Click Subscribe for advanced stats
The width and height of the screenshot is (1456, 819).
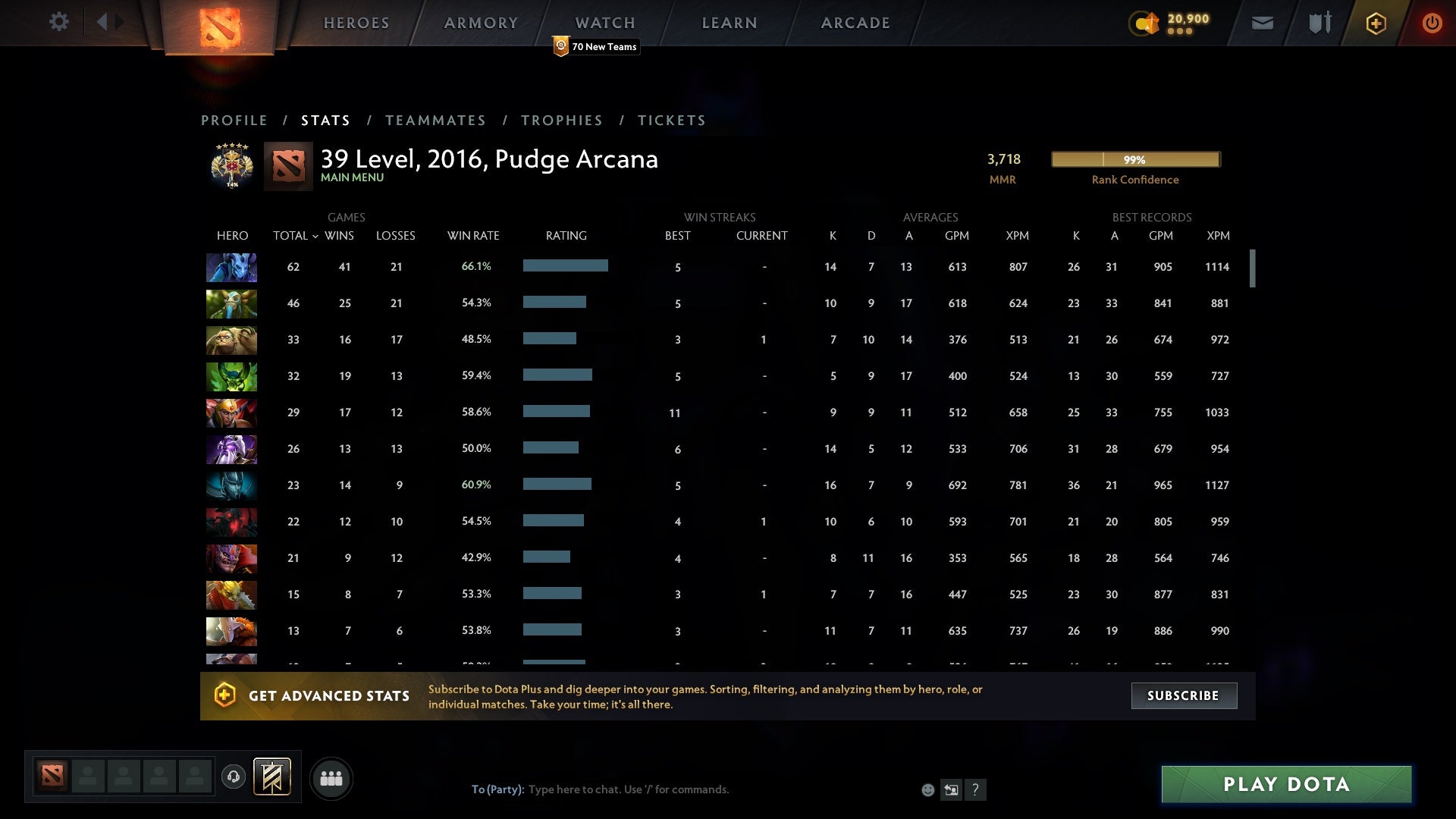(1184, 695)
